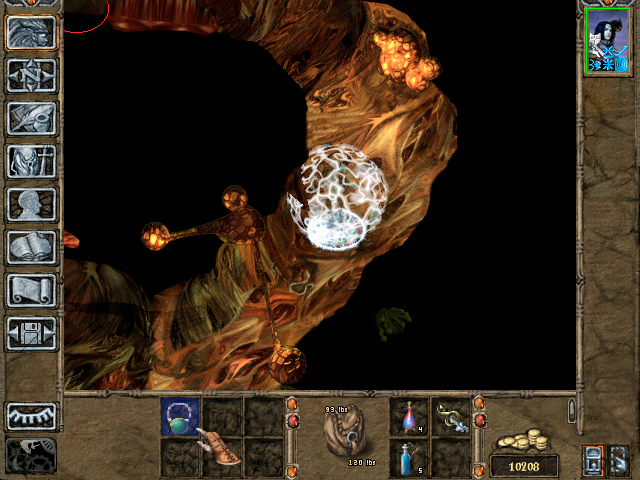640x480 pixels.
Task: Open options with the floppy disk button
Action: pos(31,333)
